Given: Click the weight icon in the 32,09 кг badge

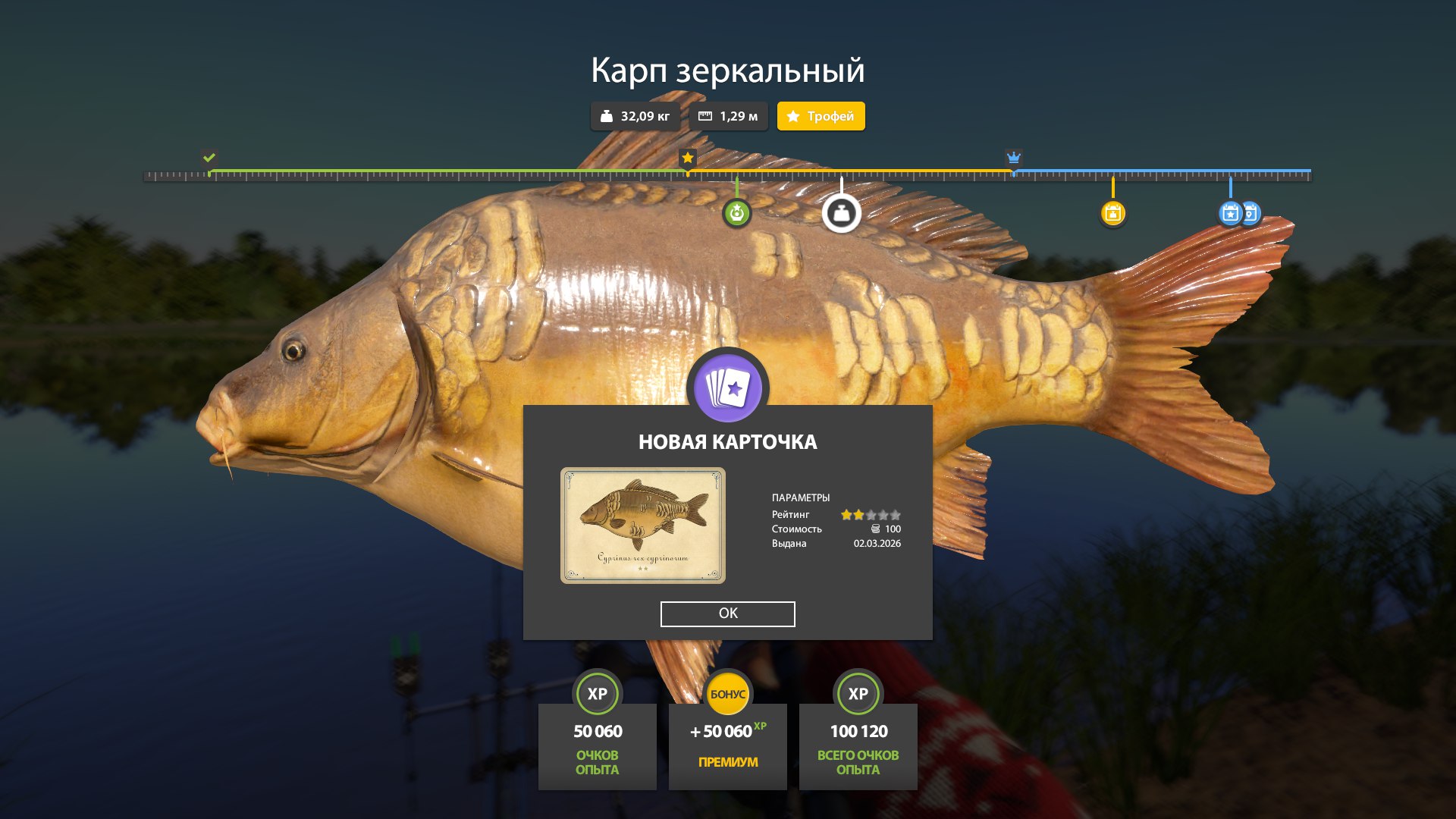Looking at the screenshot, I should point(606,116).
